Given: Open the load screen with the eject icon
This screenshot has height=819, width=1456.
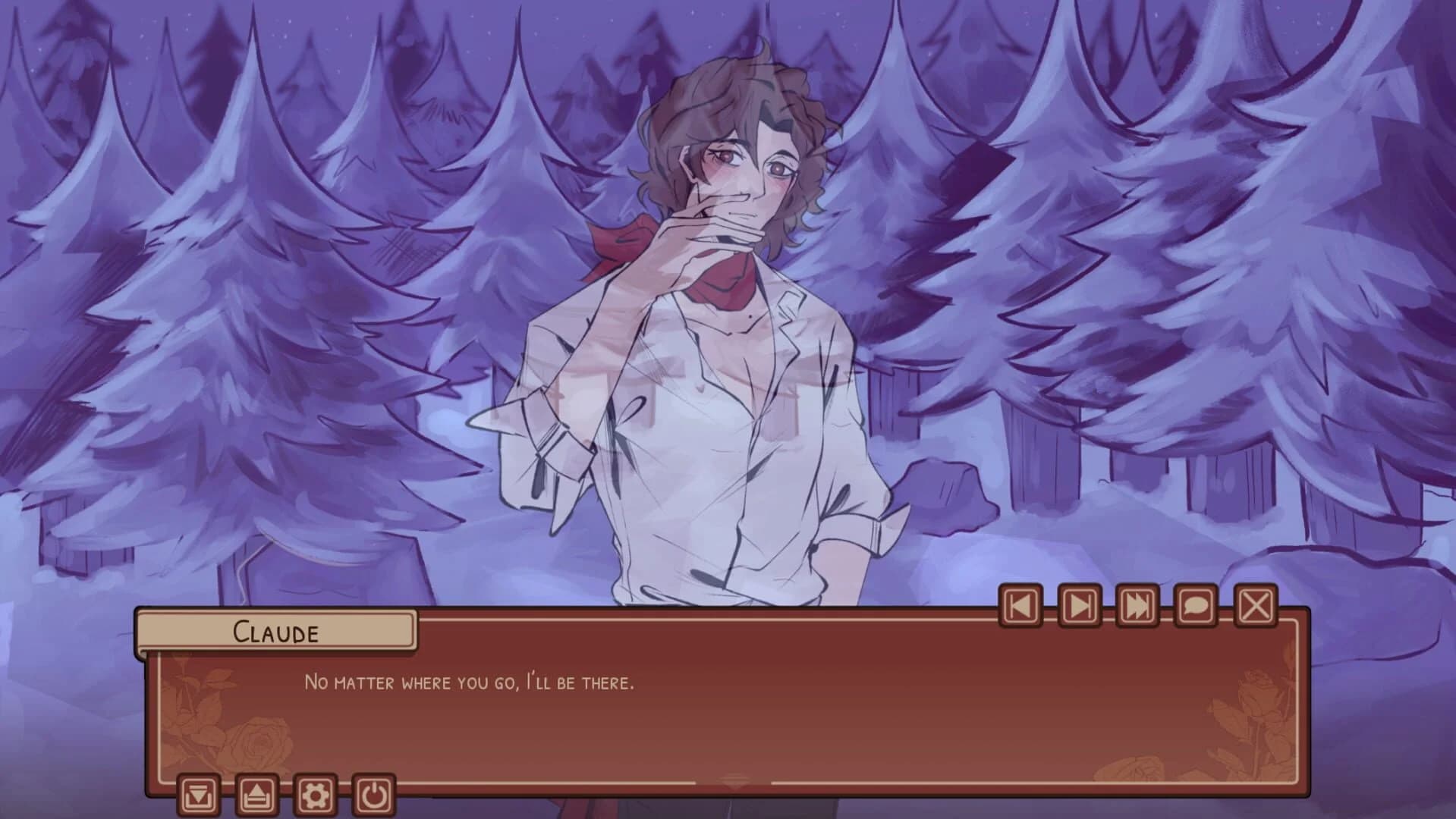Looking at the screenshot, I should 257,794.
